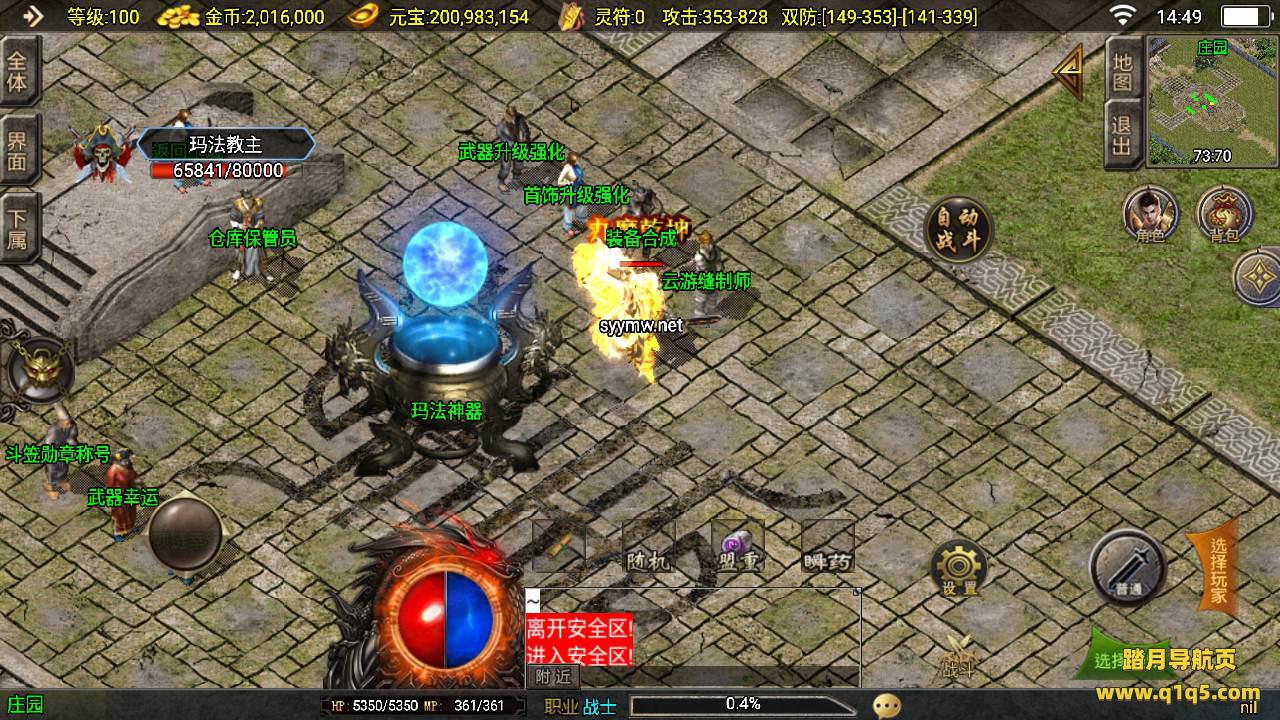1280x720 pixels.
Task: Click the 退出 exit button
Action: [x=1123, y=136]
